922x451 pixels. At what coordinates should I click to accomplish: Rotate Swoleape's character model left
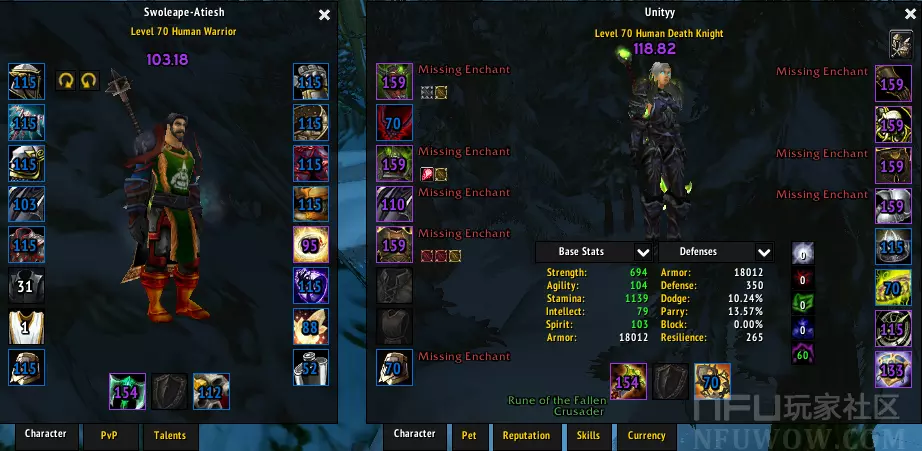tap(66, 80)
